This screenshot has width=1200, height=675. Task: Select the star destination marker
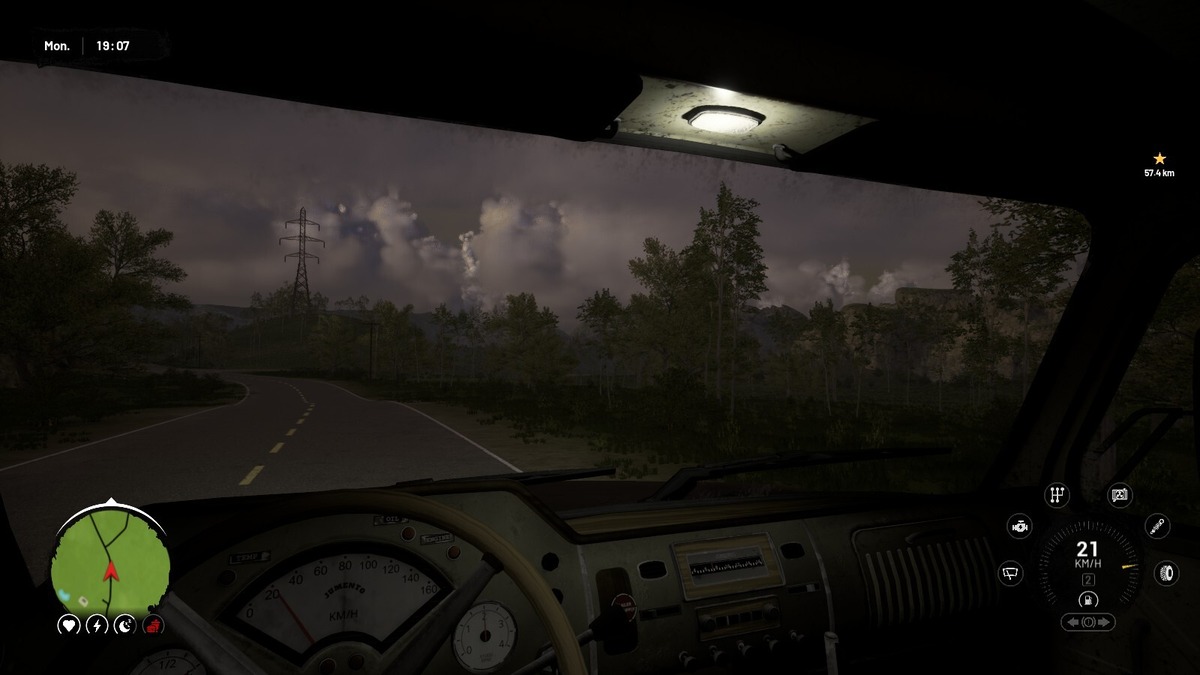1160,159
